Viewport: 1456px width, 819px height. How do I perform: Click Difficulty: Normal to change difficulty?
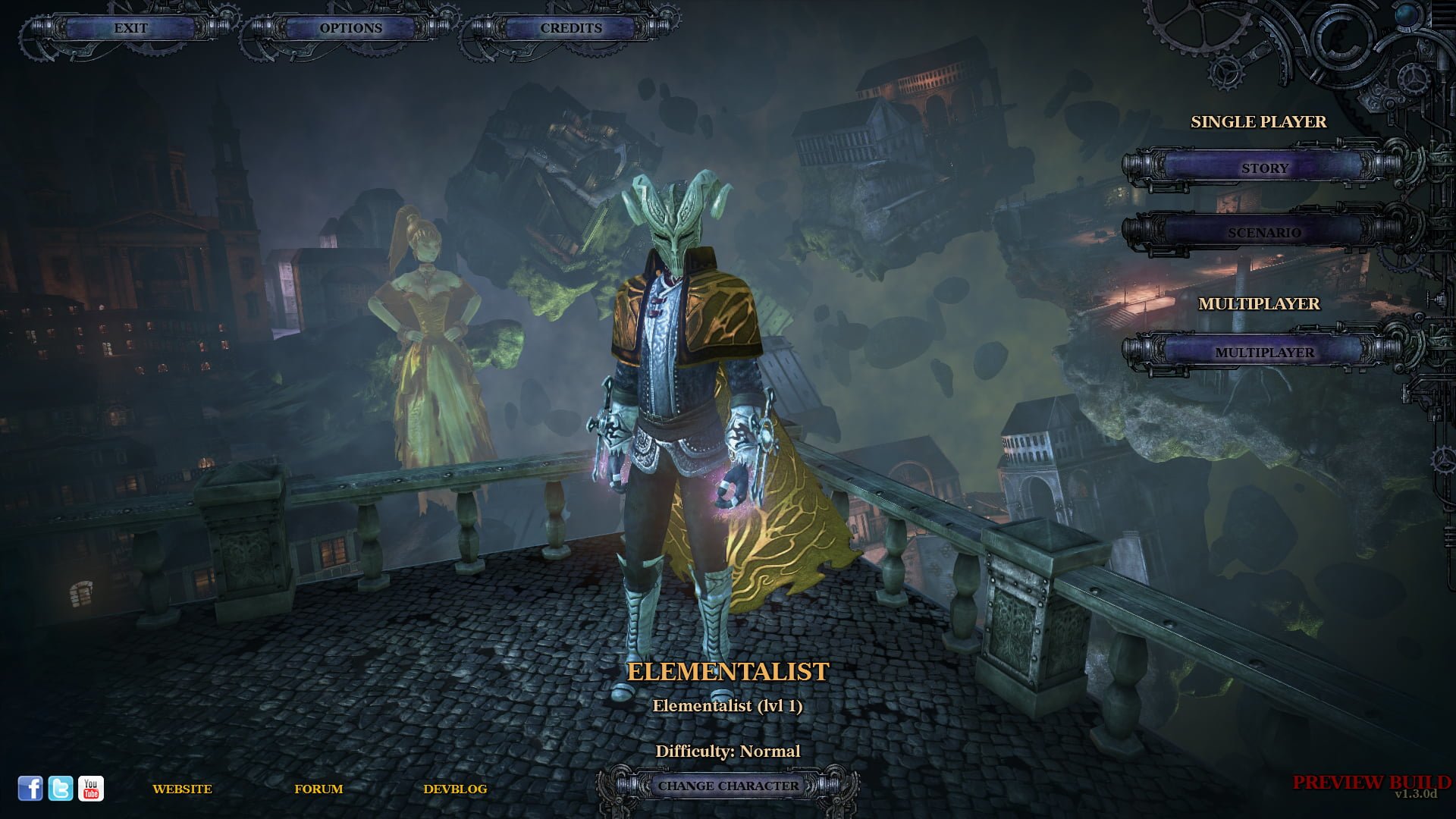(x=728, y=751)
